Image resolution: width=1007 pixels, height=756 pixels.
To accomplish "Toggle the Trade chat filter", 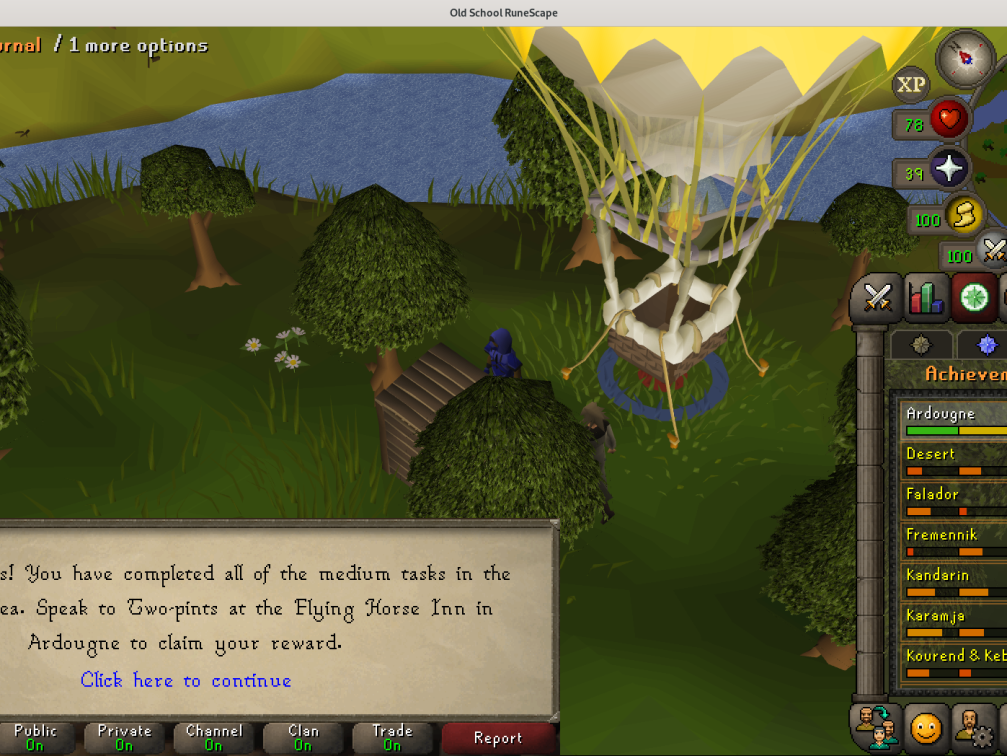I will 392,738.
